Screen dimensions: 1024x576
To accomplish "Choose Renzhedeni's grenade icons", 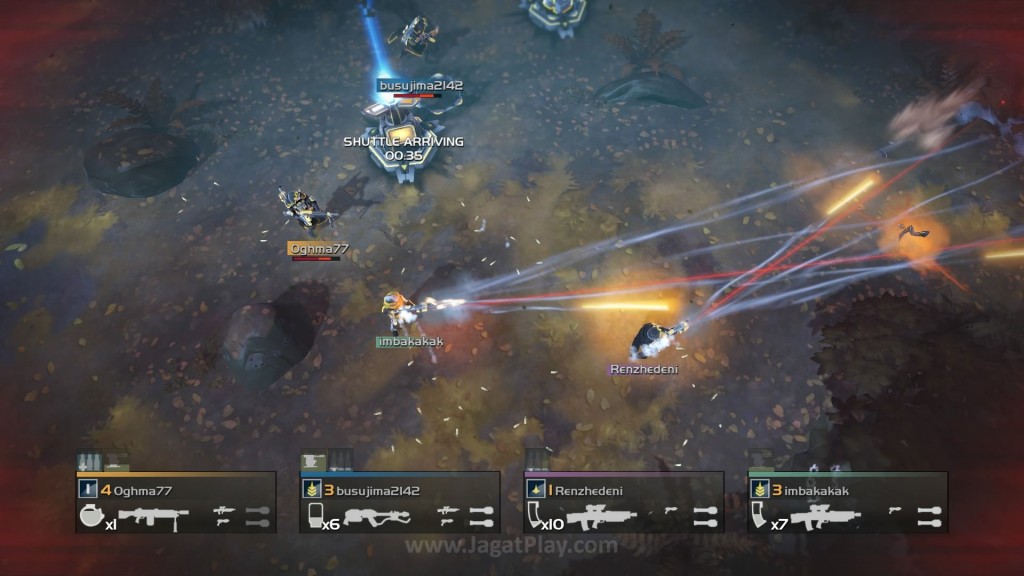I will 705,516.
